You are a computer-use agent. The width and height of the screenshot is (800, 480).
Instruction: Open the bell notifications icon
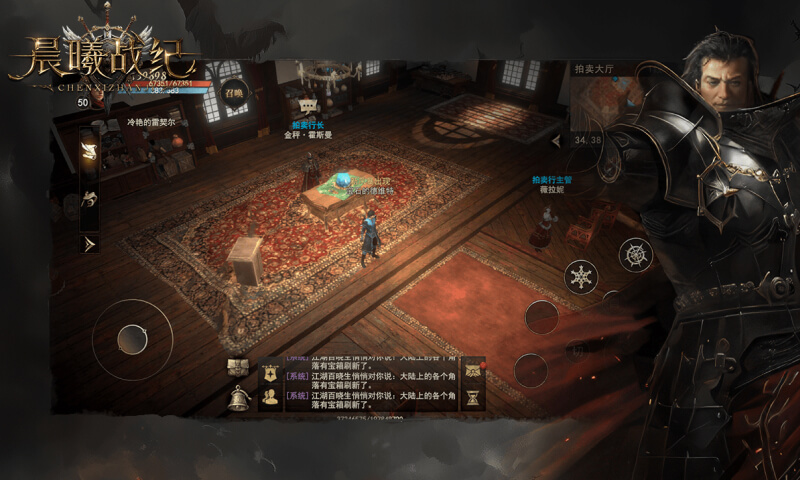point(238,397)
